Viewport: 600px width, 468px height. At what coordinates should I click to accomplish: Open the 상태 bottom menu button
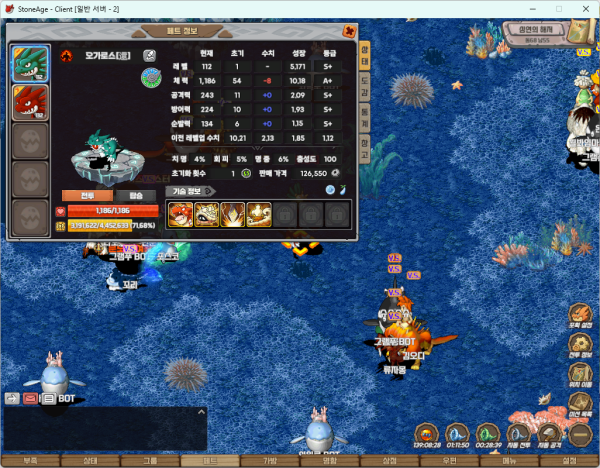(x=90, y=461)
